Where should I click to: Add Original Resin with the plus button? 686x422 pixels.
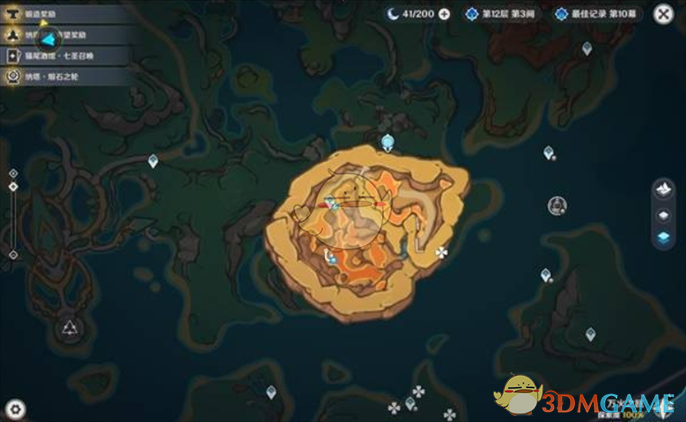coord(444,14)
